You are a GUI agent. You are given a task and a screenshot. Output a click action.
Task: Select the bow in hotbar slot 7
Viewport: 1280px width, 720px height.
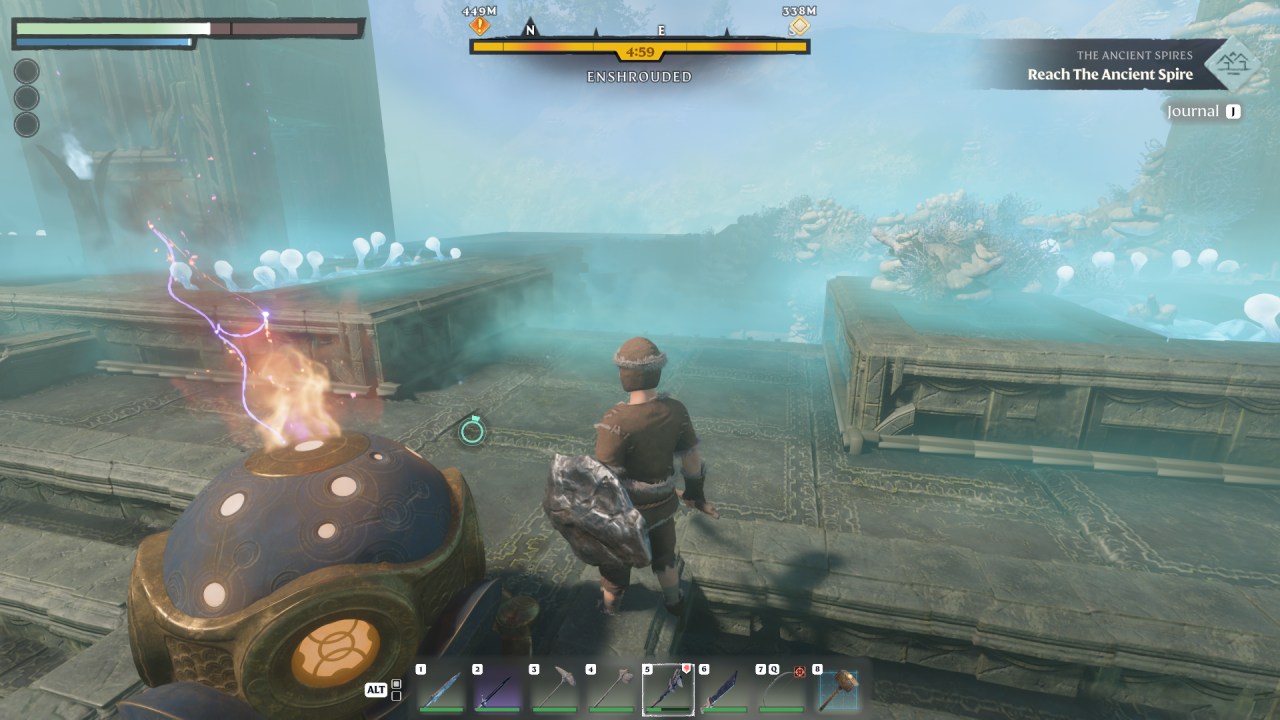point(781,689)
